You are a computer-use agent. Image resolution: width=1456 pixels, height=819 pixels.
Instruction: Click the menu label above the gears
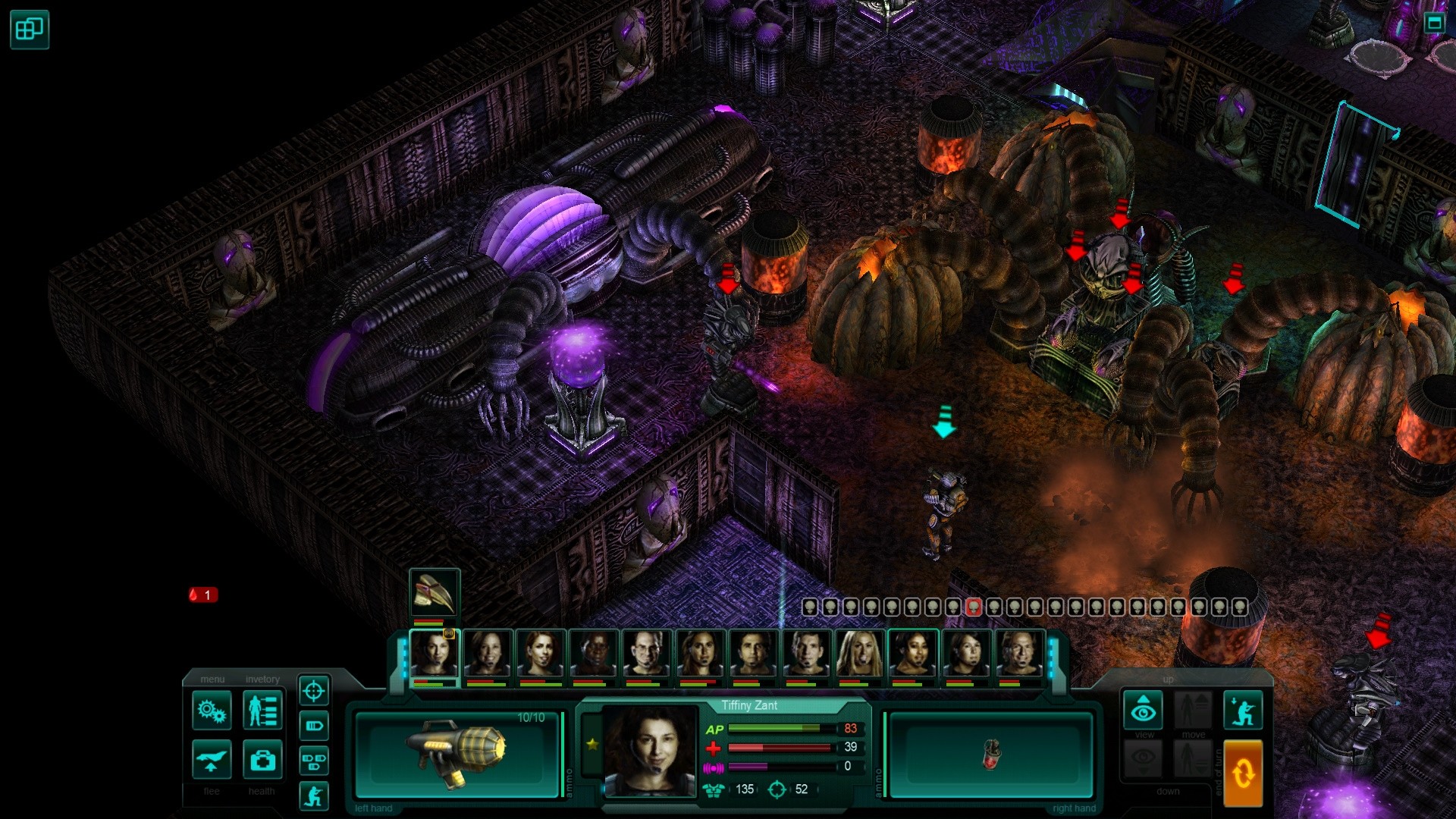(x=212, y=679)
